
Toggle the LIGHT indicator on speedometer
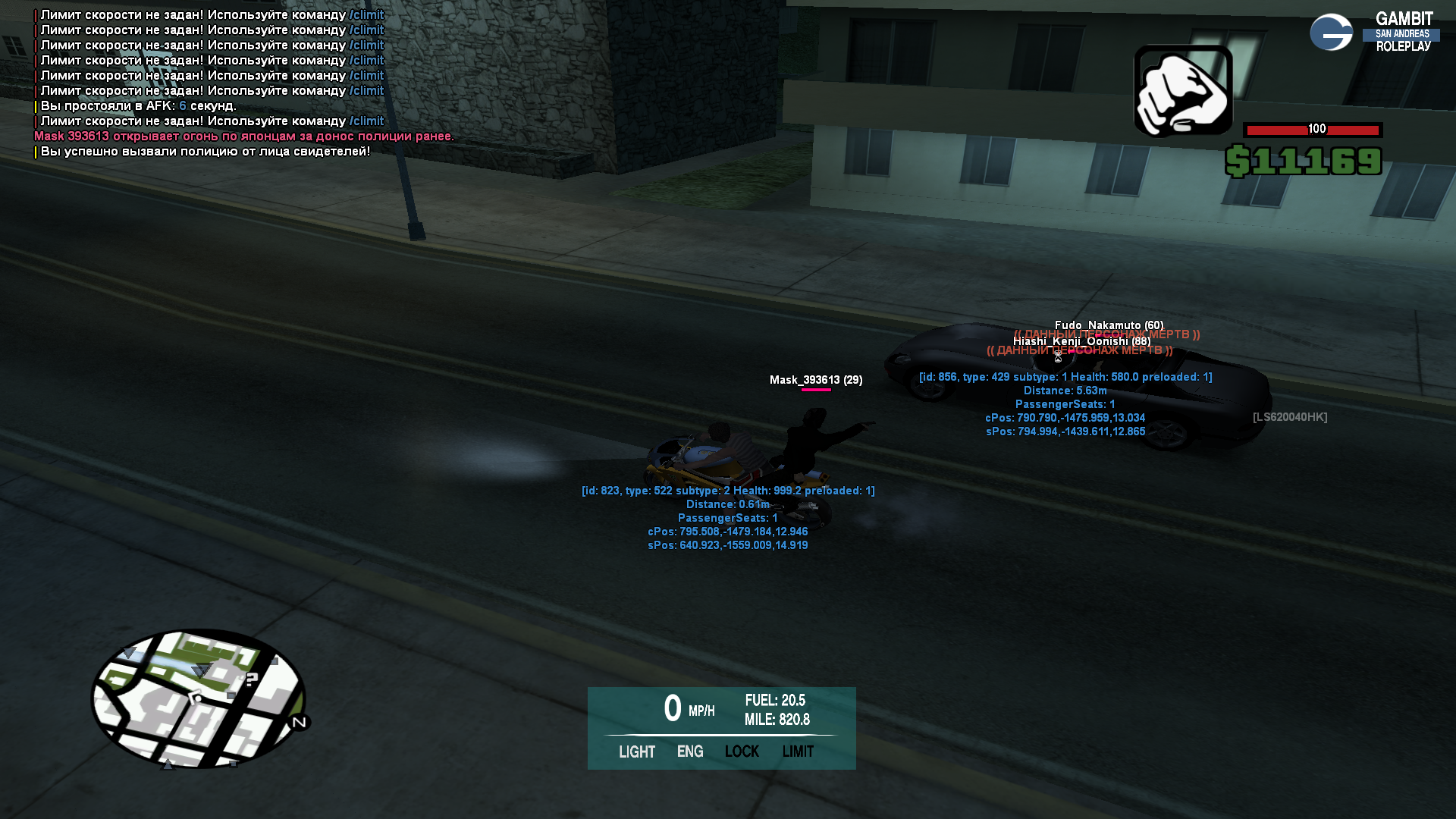click(x=636, y=752)
